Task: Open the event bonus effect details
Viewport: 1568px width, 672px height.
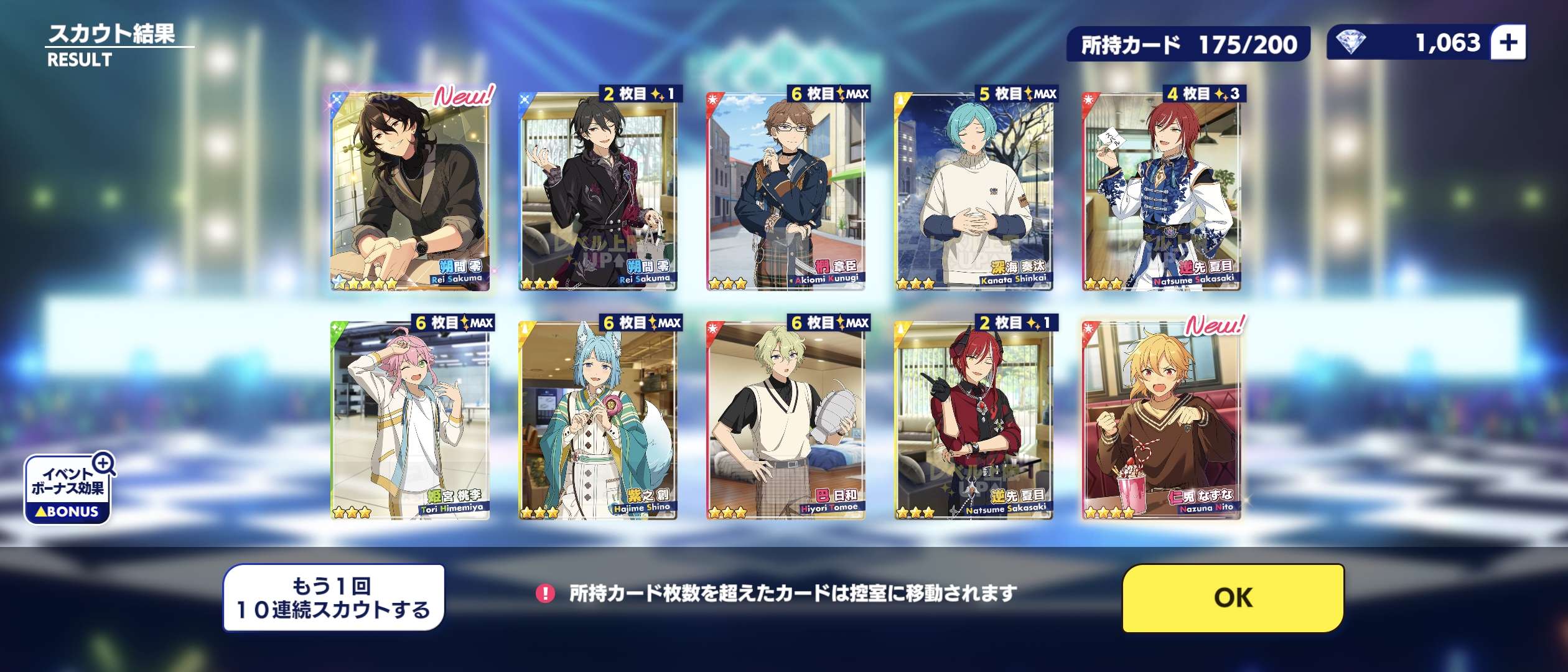Action: coord(68,489)
